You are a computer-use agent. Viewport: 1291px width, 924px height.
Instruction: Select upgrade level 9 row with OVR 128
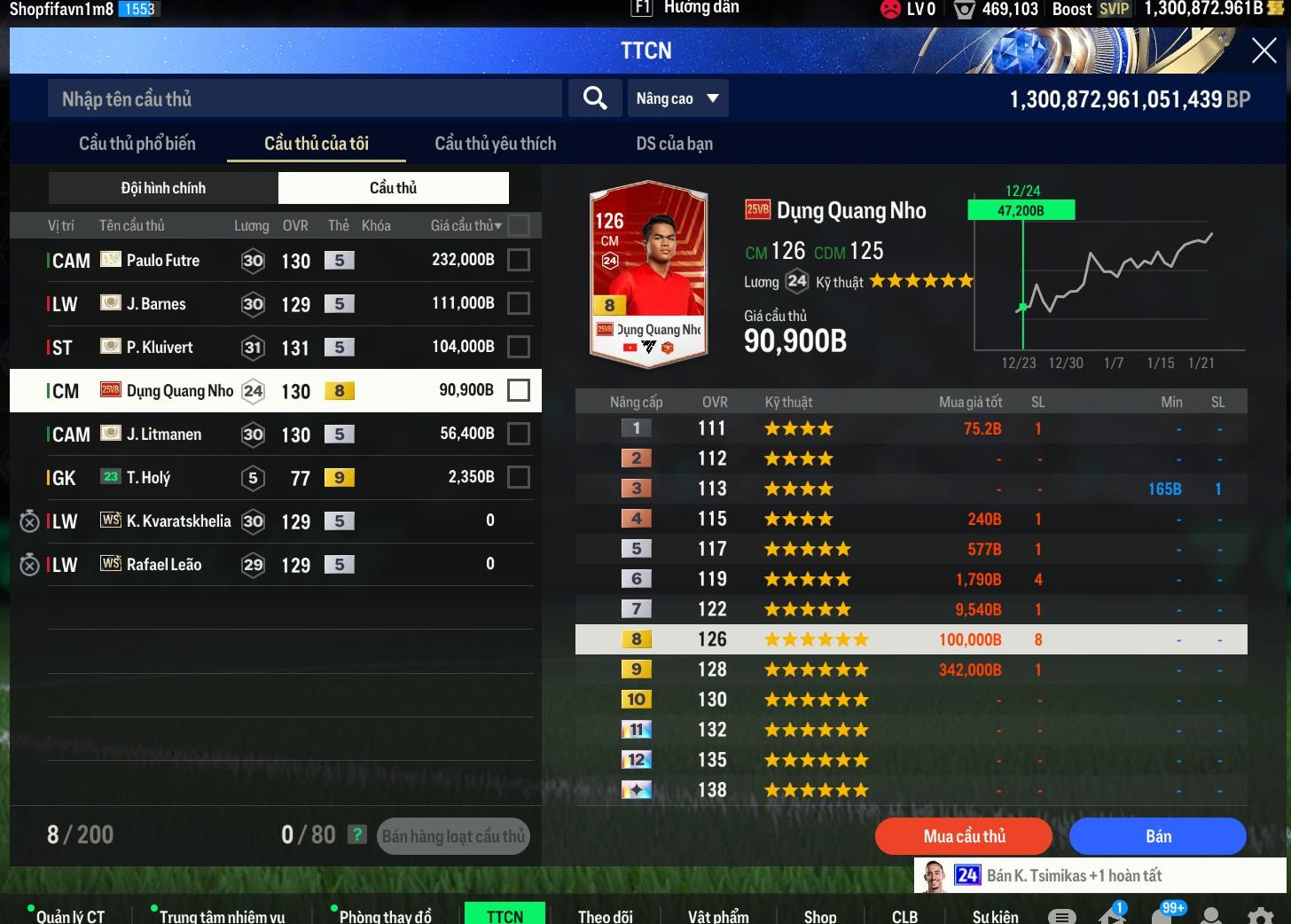pyautogui.click(x=911, y=670)
